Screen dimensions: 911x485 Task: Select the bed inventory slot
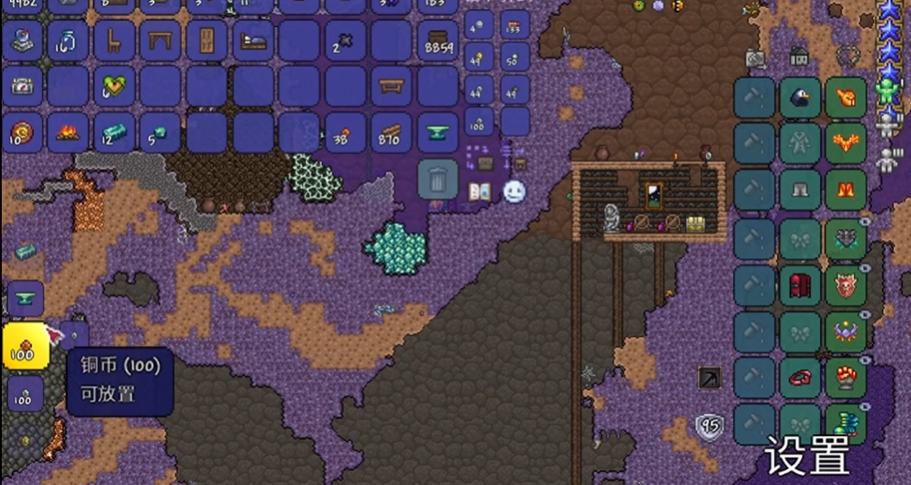pyautogui.click(x=252, y=41)
